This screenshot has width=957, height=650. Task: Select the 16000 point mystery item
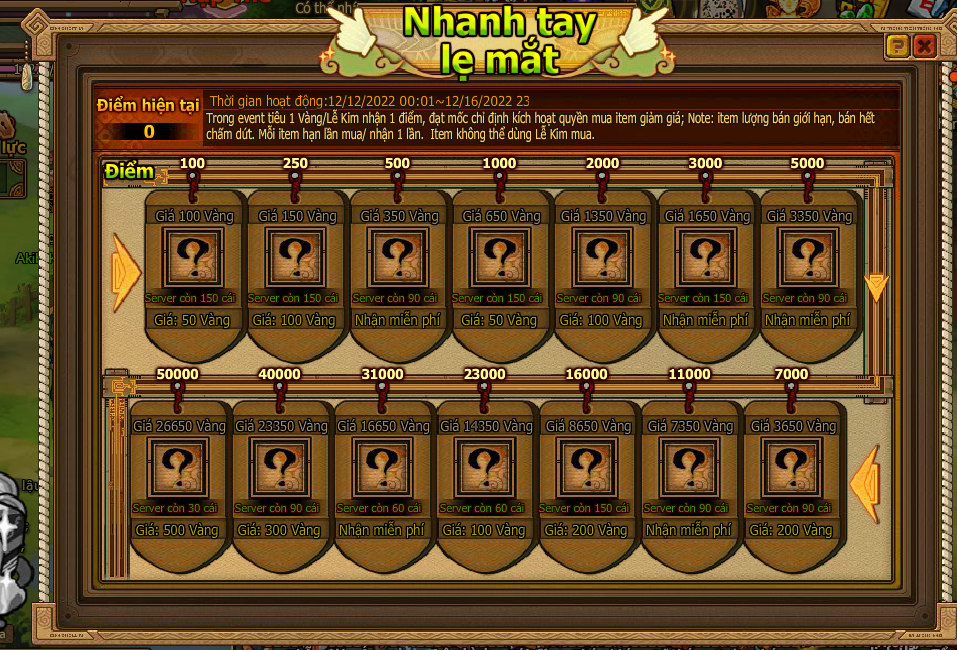coord(586,467)
